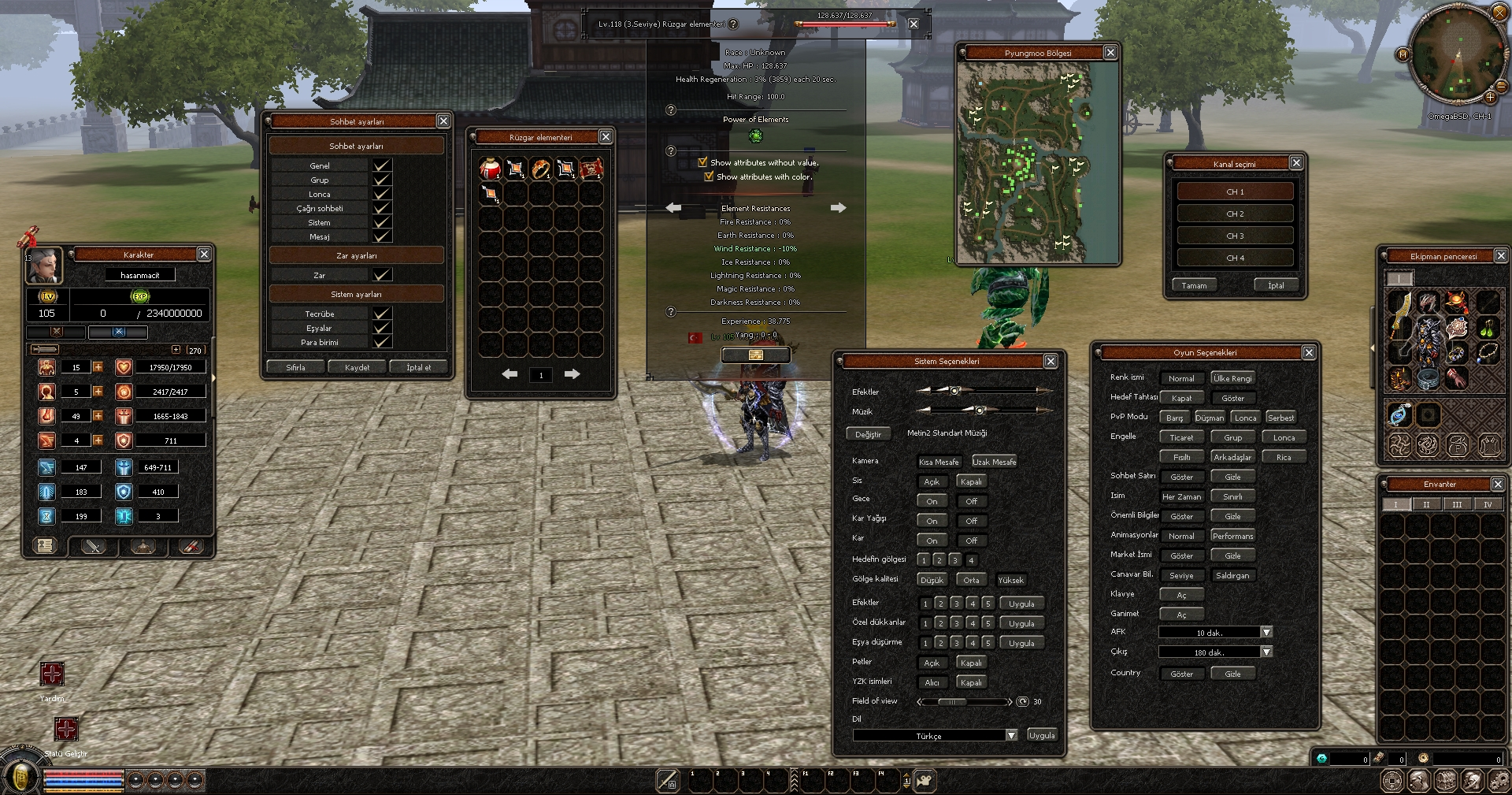This screenshot has height=795, width=1512.
Task: Toggle Show attributes with color checkbox
Action: click(x=709, y=176)
